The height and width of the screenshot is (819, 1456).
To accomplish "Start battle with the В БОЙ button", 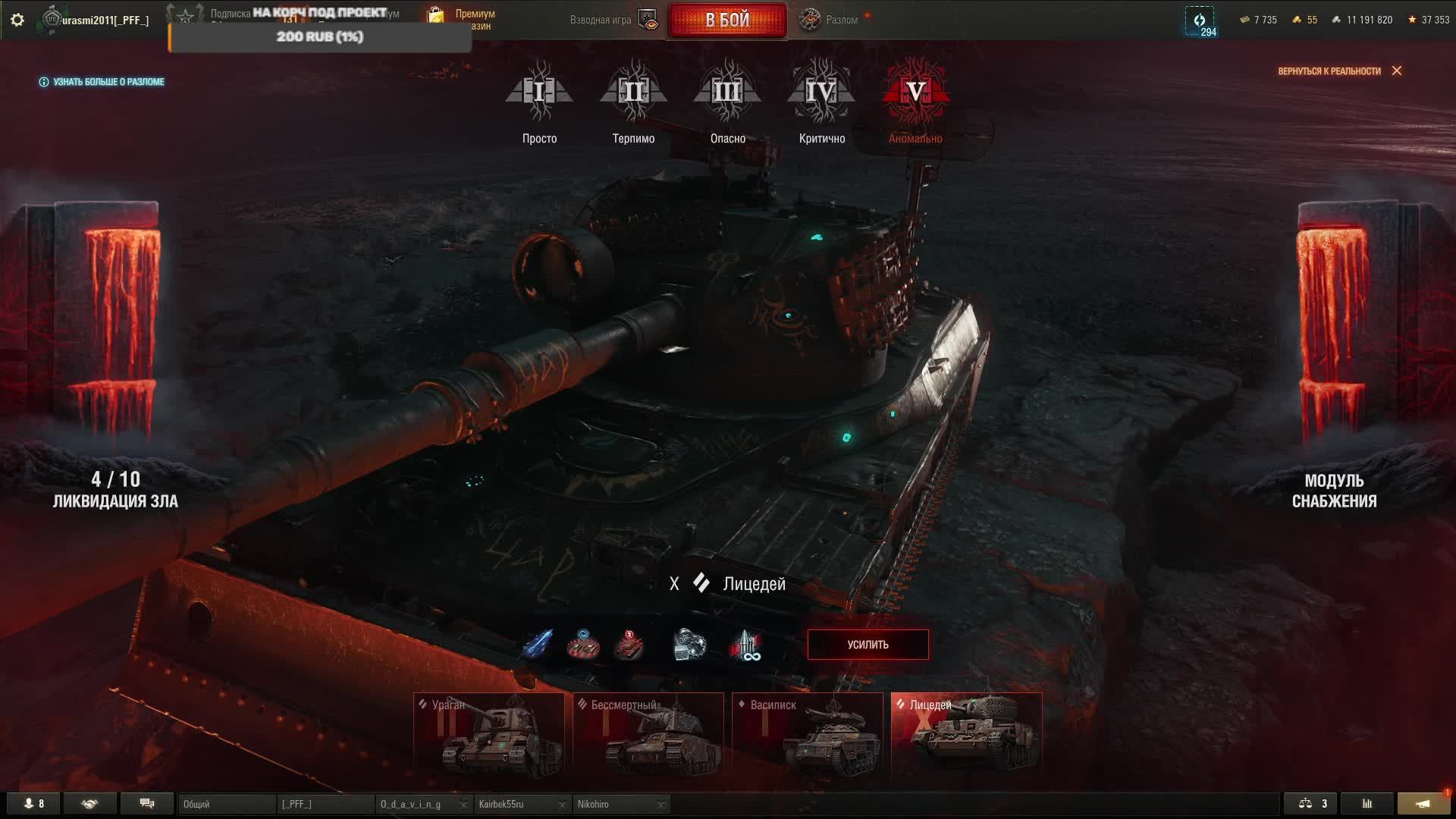I will click(726, 20).
